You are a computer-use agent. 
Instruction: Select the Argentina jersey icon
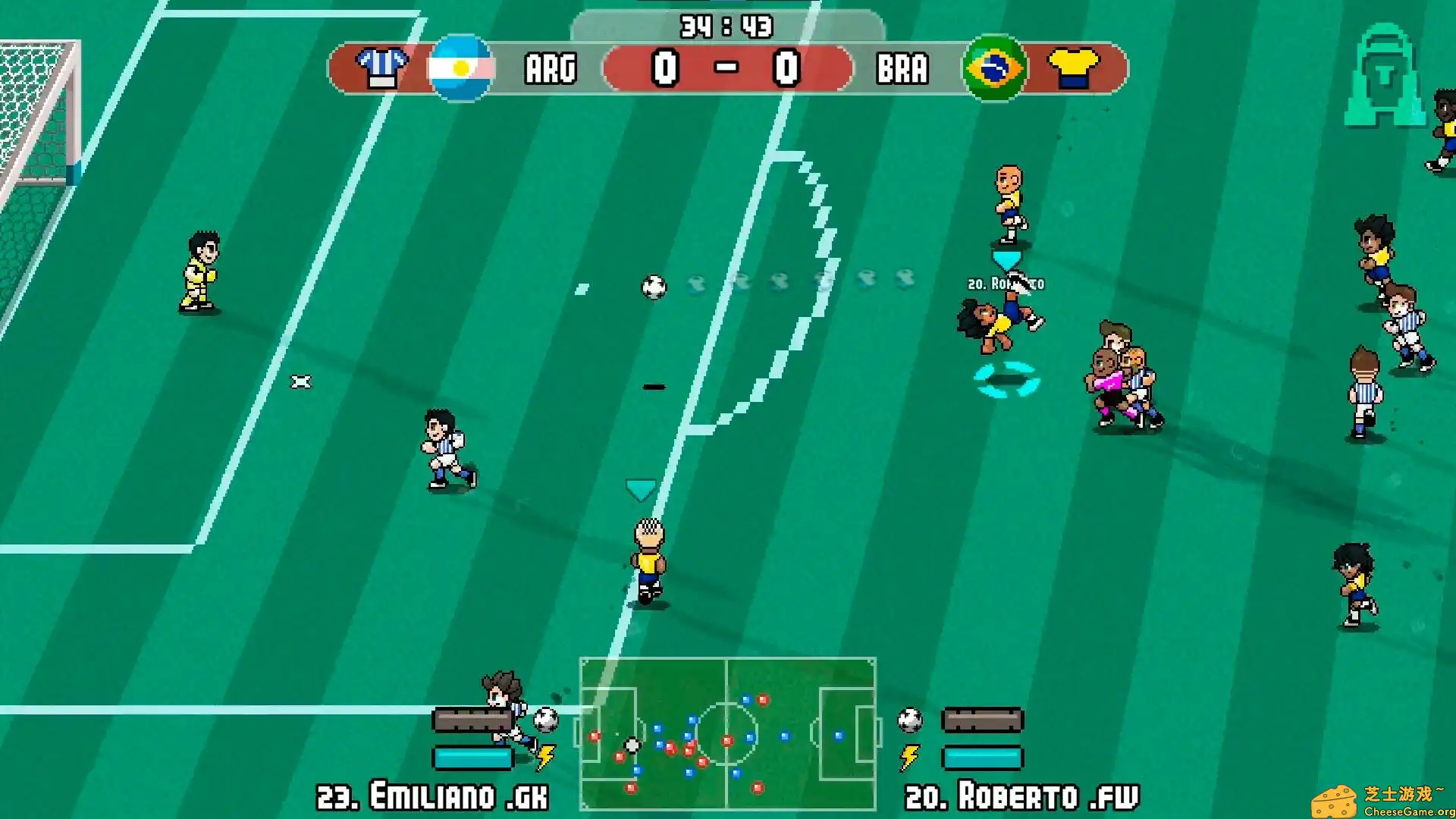pyautogui.click(x=382, y=69)
